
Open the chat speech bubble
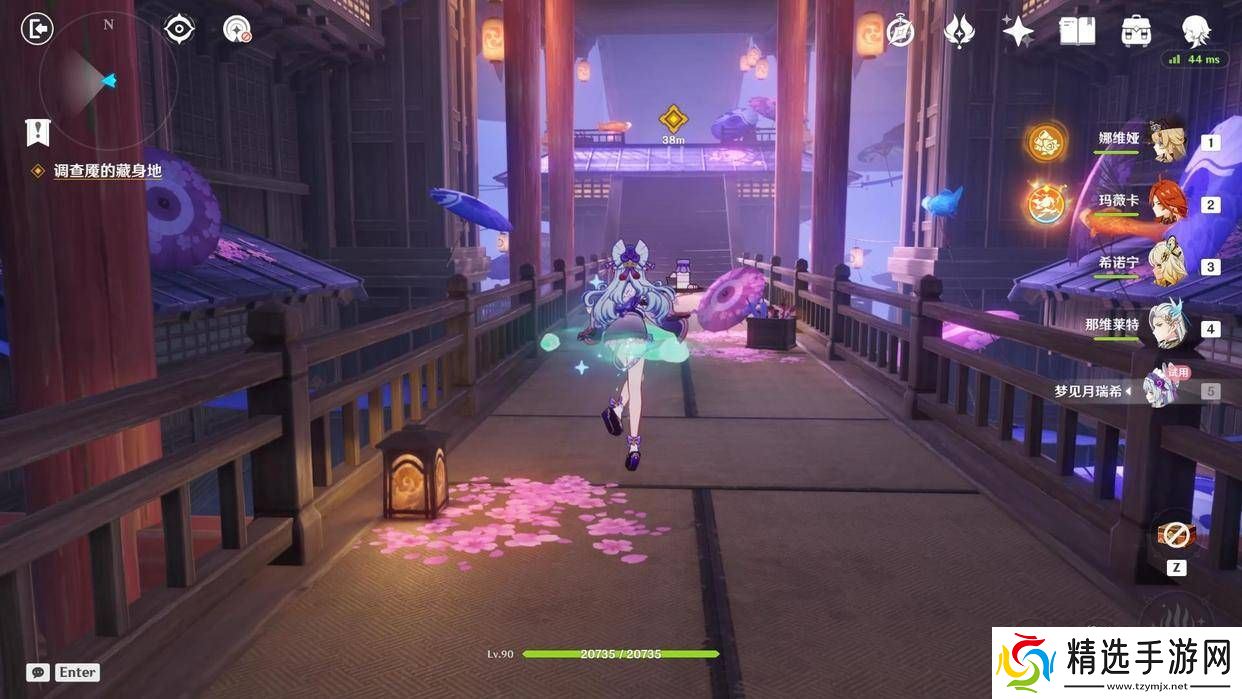tap(39, 673)
